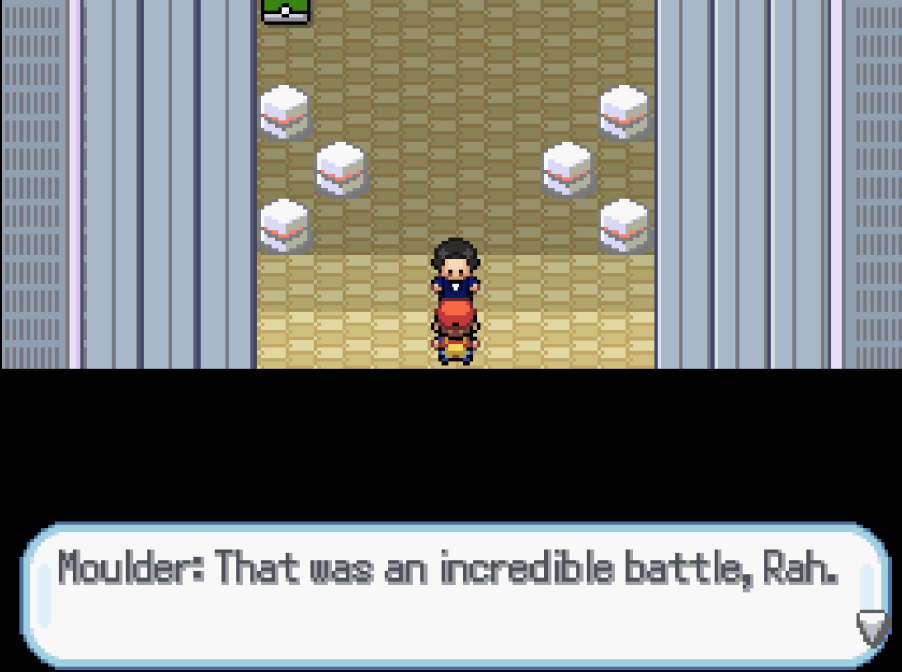902x672 pixels.
Task: Click the dialogue advance arrow
Action: tap(871, 627)
